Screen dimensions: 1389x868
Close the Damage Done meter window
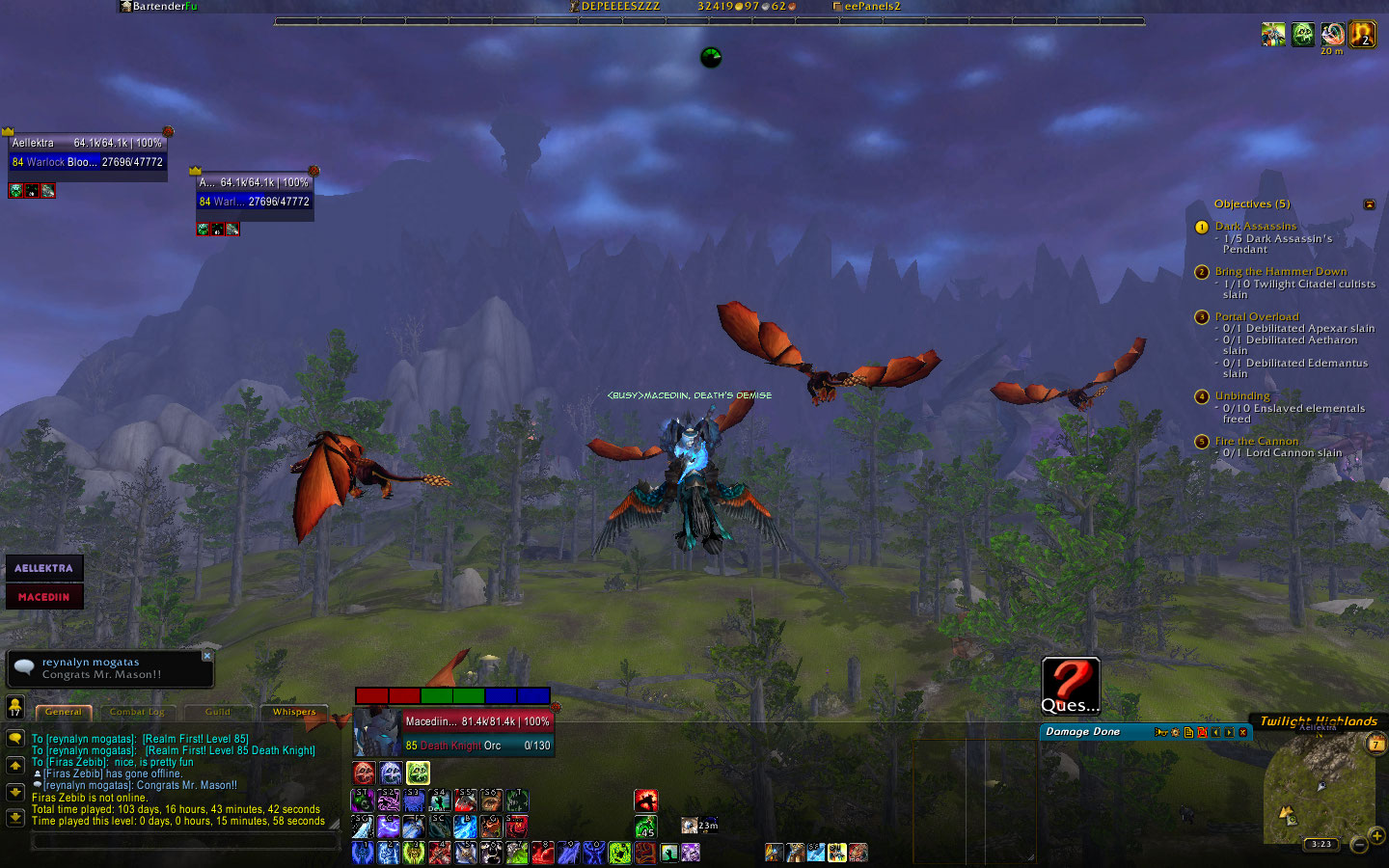[x=1242, y=732]
